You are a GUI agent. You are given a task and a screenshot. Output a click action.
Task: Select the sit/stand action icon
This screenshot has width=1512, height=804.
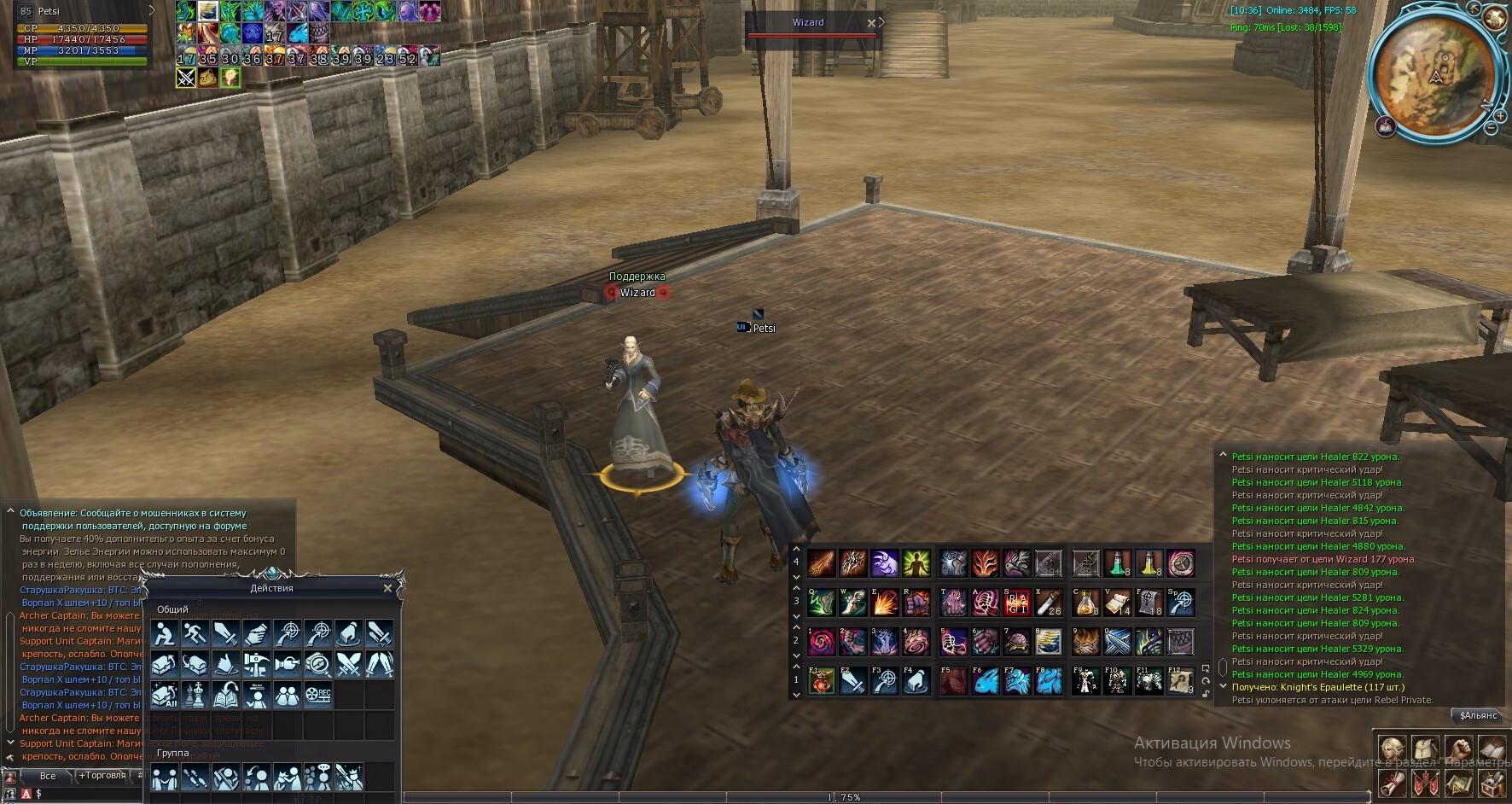tap(164, 633)
